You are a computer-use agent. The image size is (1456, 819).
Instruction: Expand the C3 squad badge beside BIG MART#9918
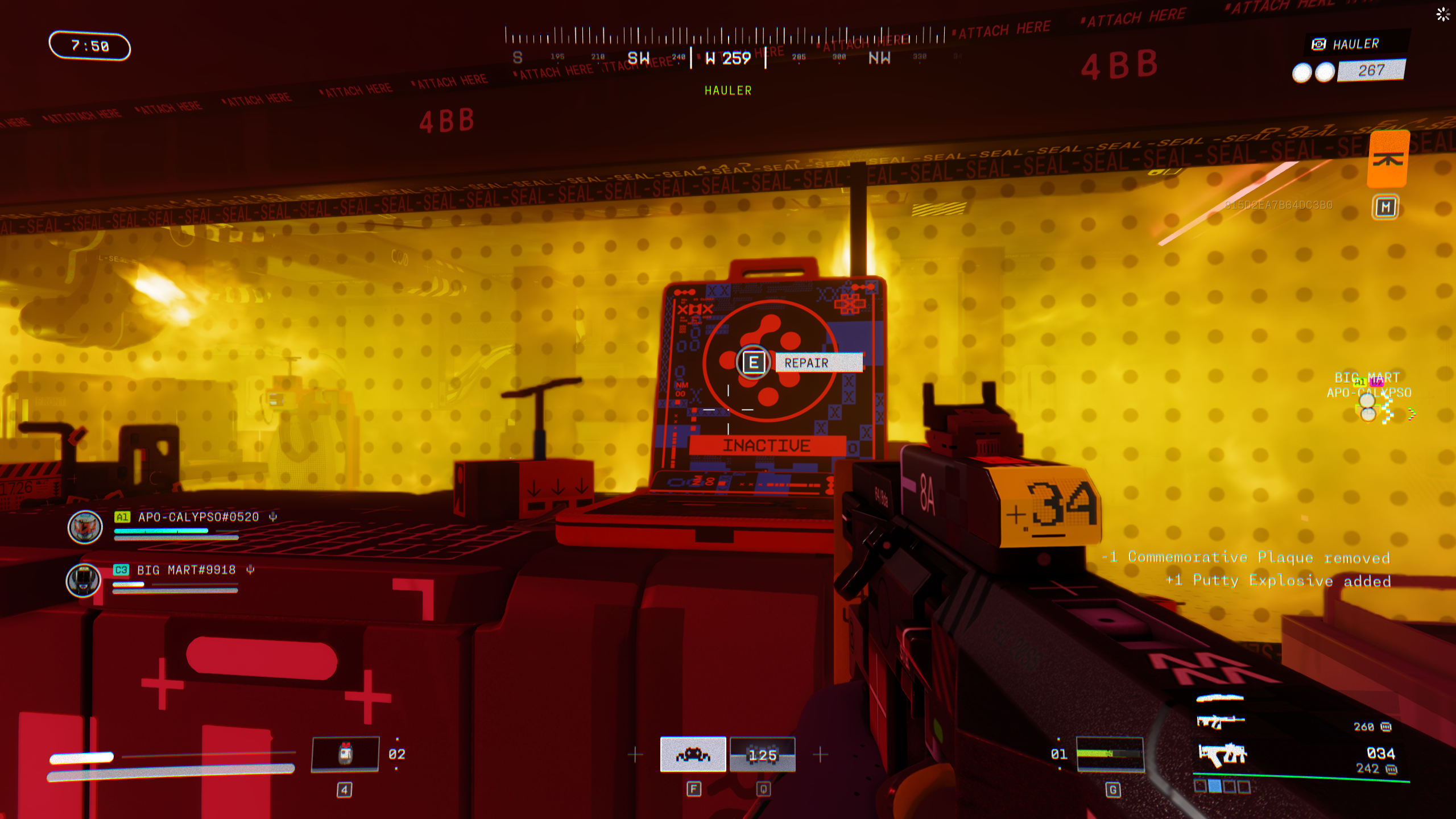click(121, 569)
